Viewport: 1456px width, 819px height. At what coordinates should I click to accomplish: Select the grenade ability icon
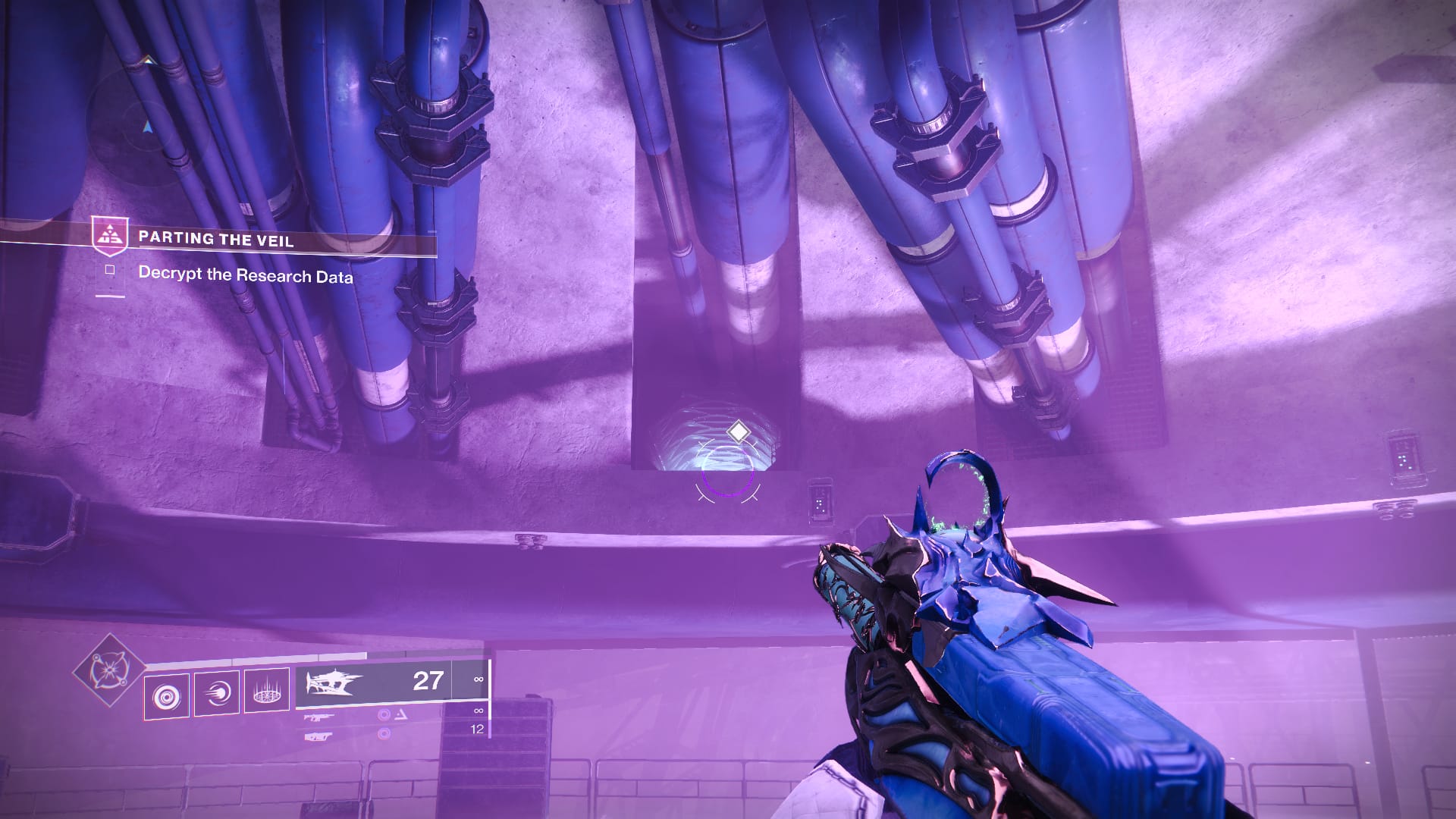click(166, 695)
